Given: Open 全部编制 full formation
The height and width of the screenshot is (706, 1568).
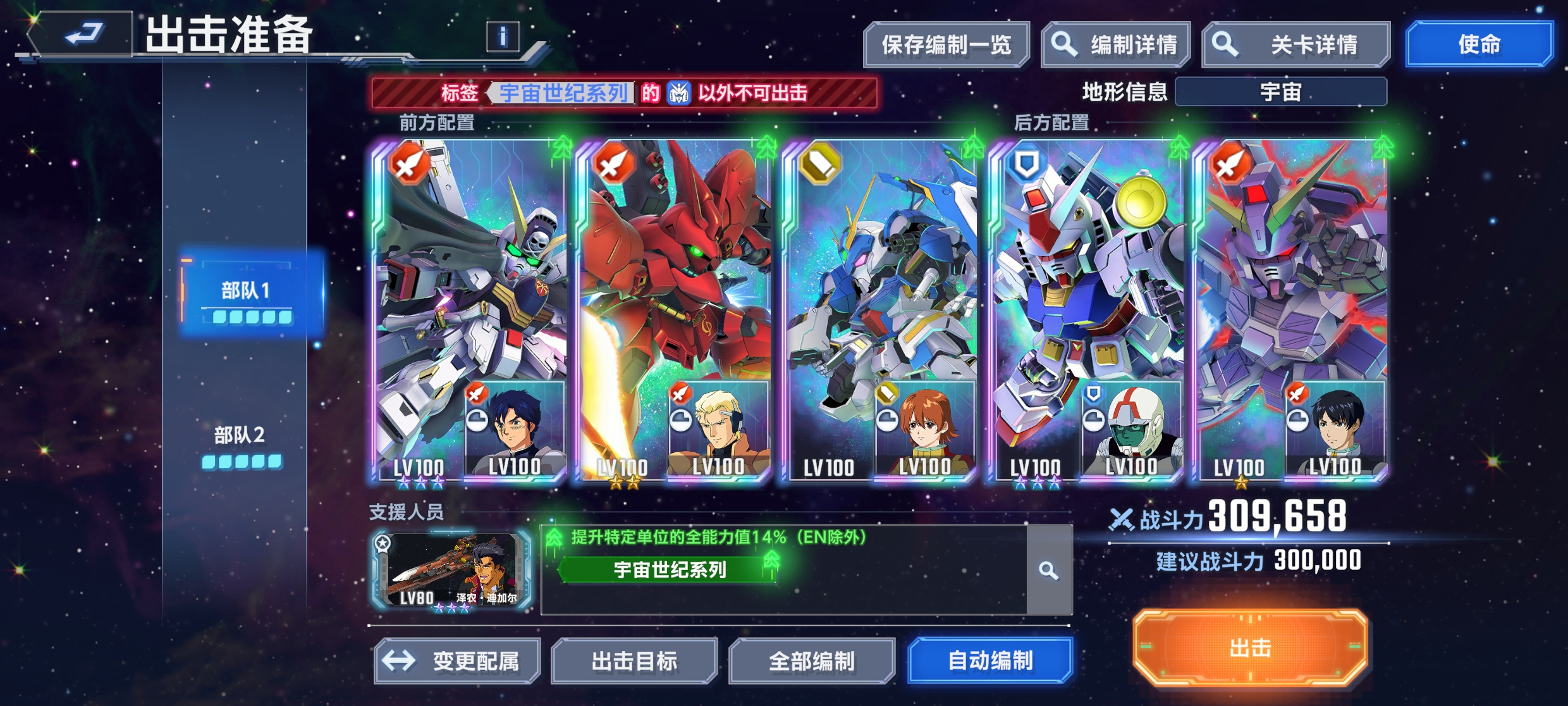Looking at the screenshot, I should 812,661.
